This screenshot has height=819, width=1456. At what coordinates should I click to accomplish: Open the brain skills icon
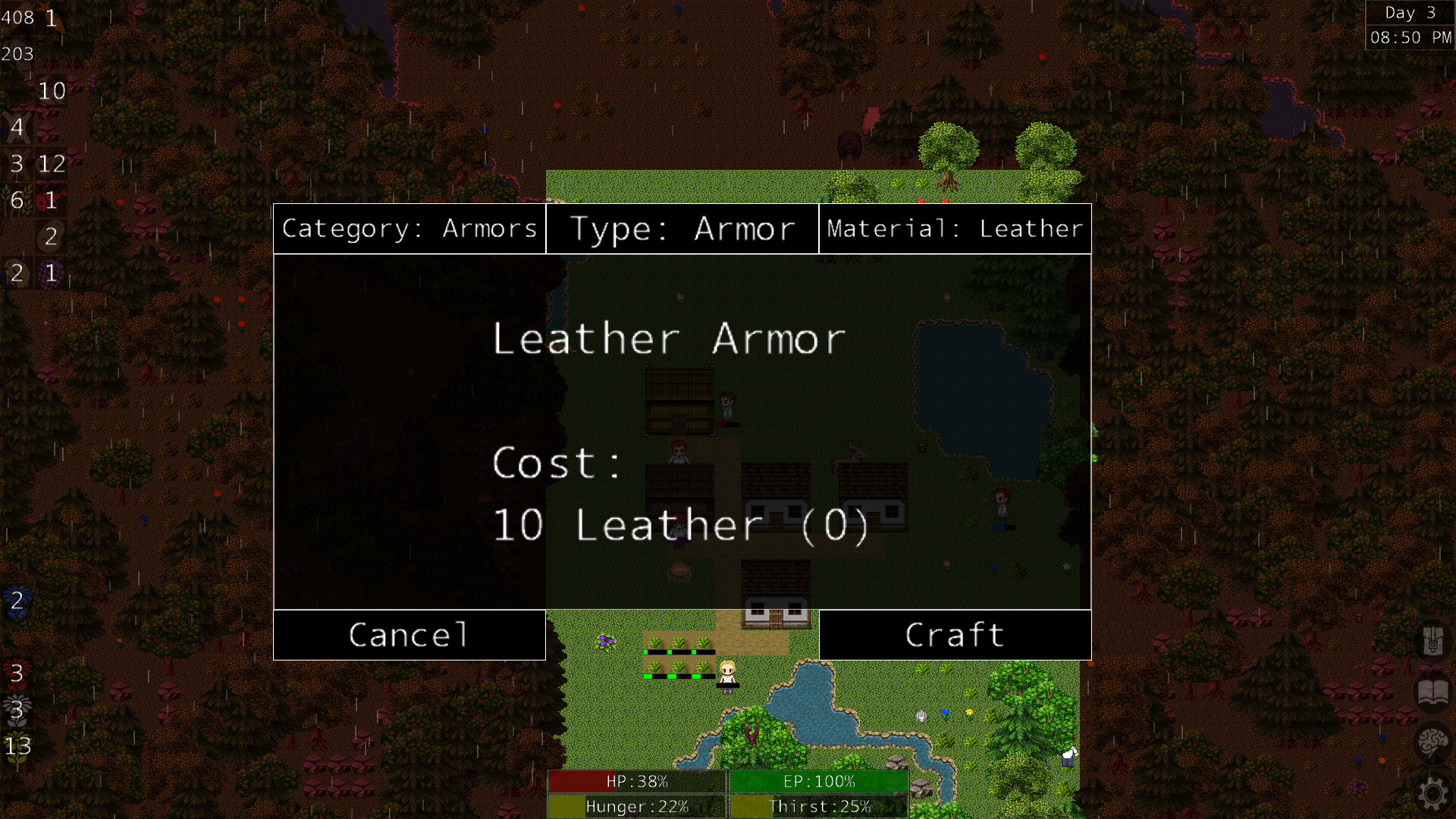(1432, 739)
